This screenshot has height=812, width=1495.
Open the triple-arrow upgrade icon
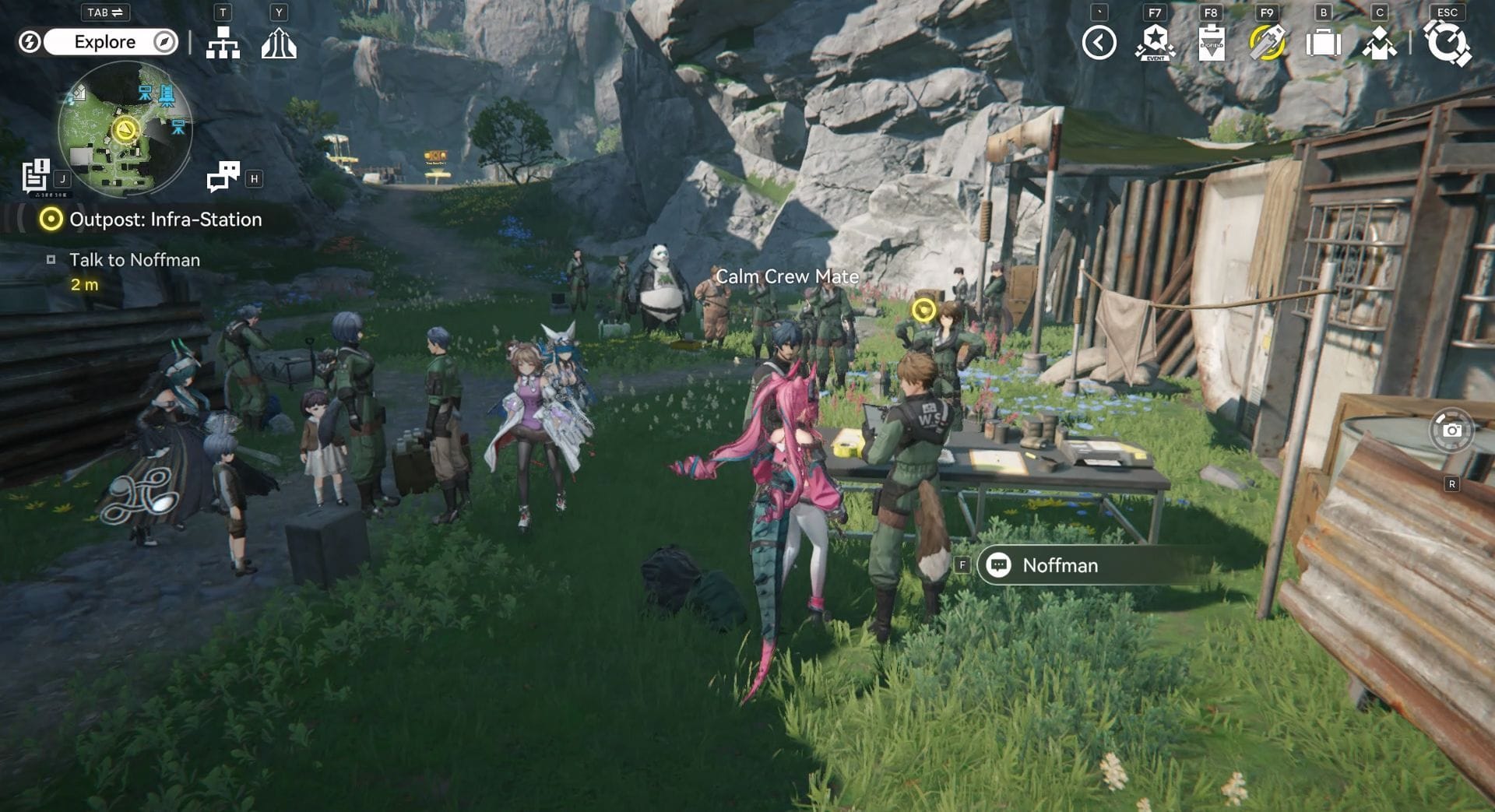click(279, 44)
